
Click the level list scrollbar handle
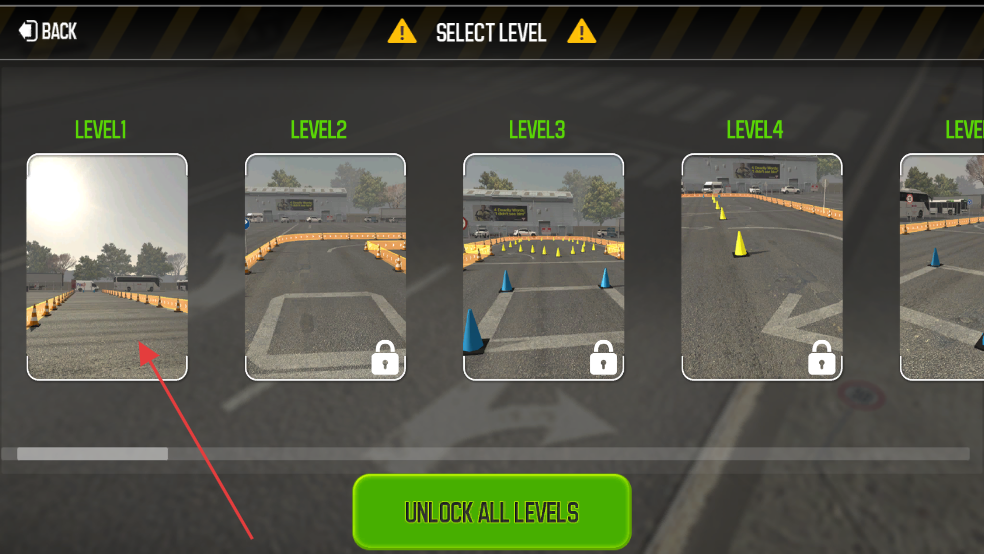click(x=92, y=454)
